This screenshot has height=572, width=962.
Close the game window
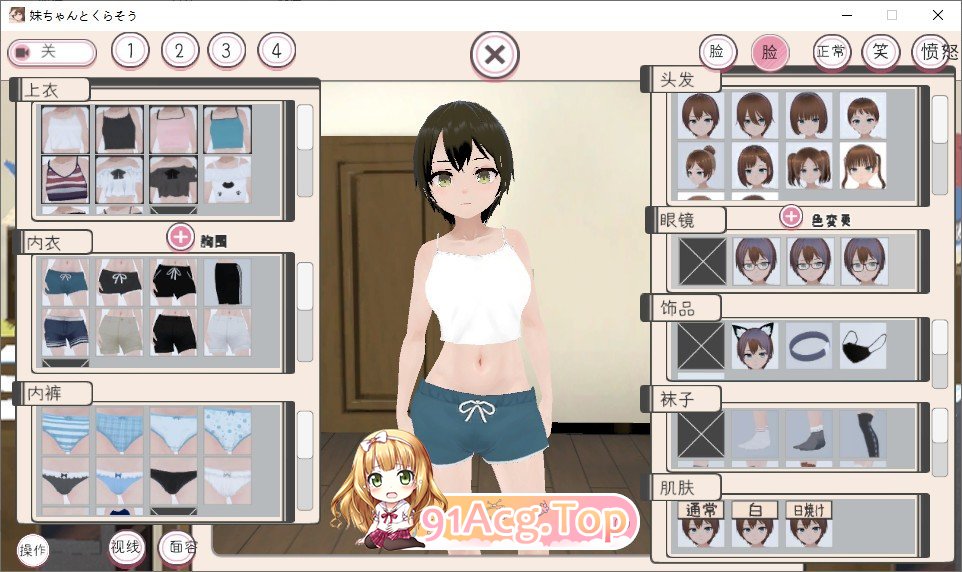point(937,15)
